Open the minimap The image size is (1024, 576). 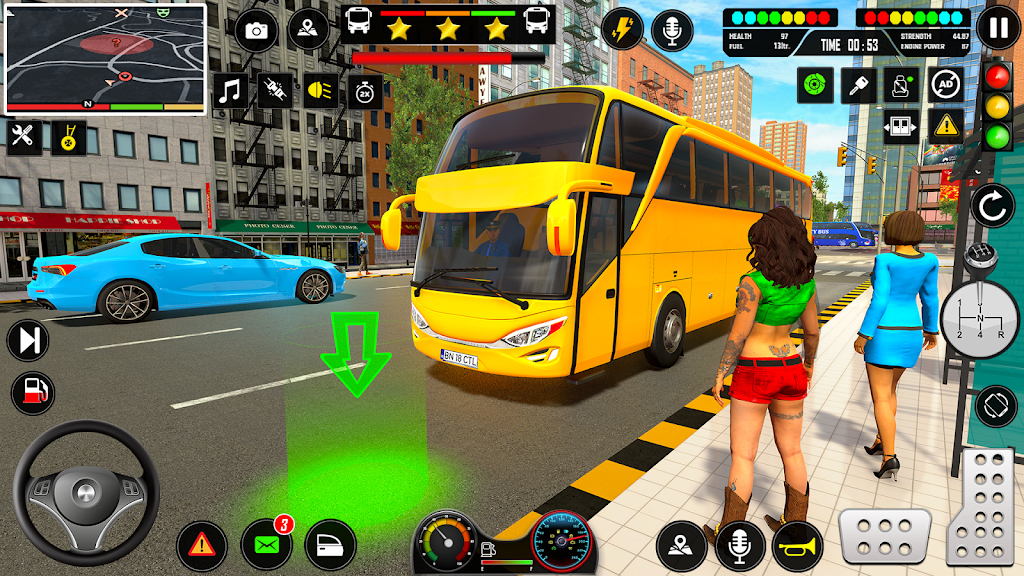(105, 58)
